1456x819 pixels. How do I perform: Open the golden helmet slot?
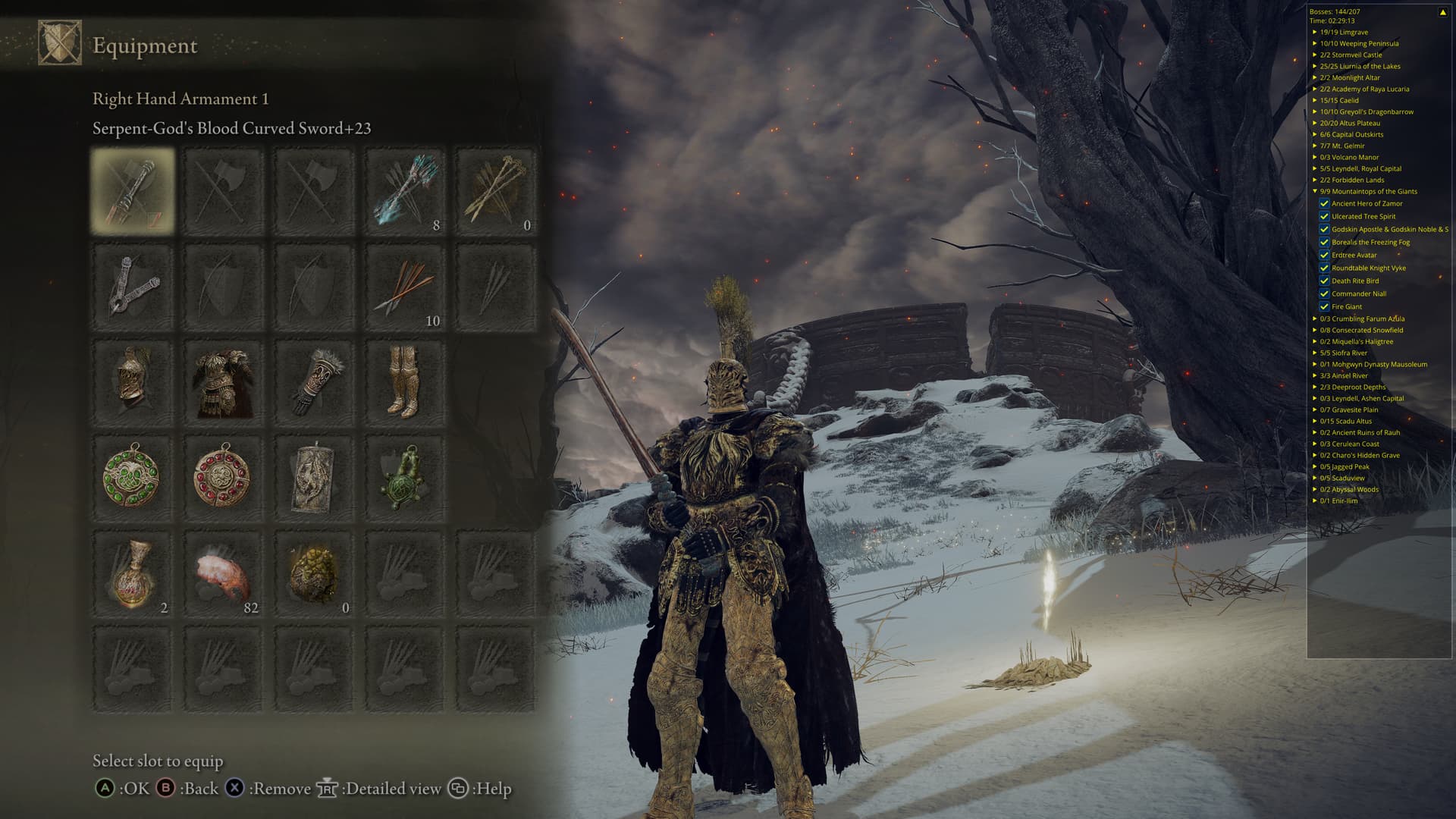click(133, 381)
